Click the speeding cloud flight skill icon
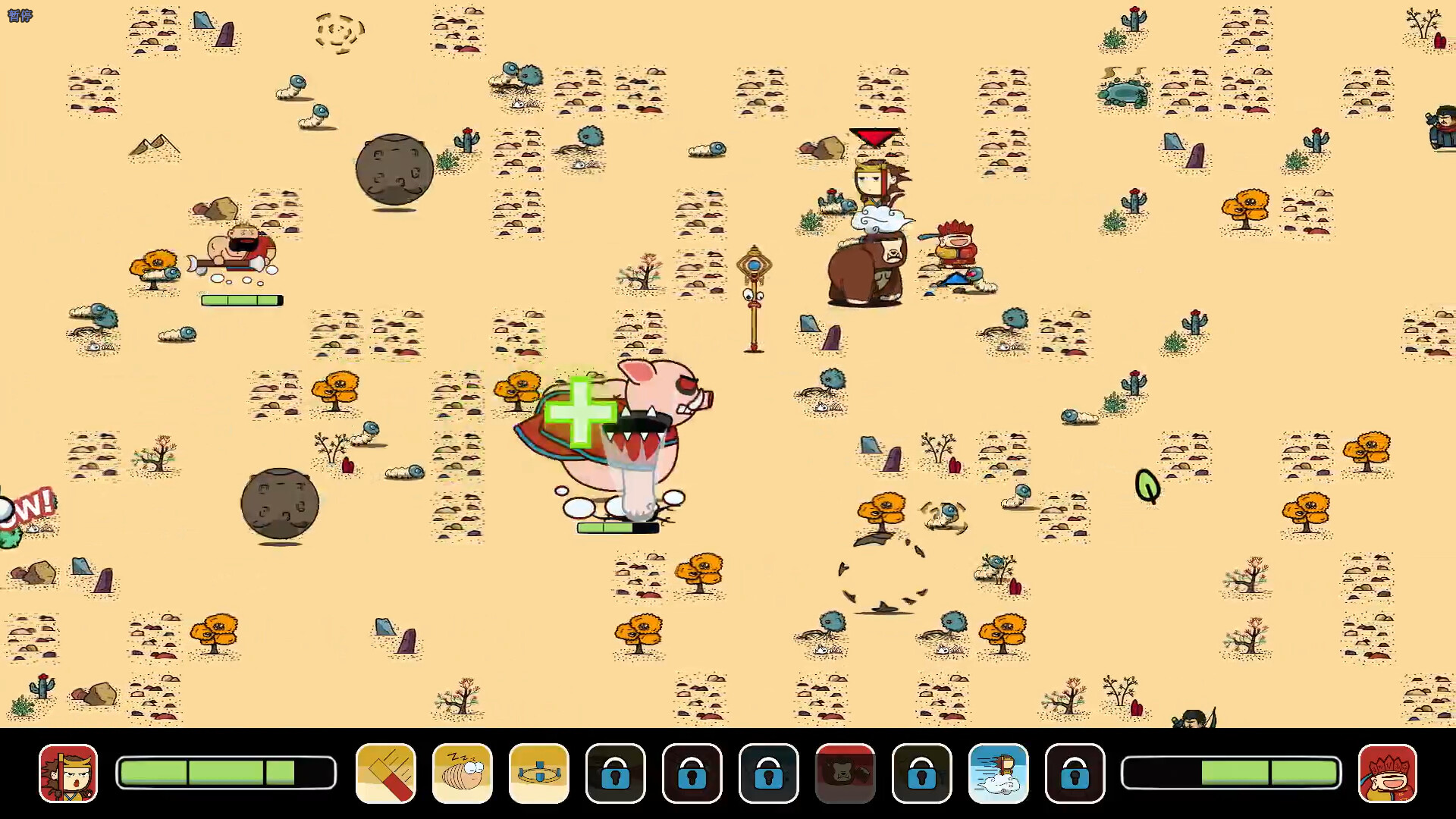This screenshot has height=819, width=1456. (1000, 773)
